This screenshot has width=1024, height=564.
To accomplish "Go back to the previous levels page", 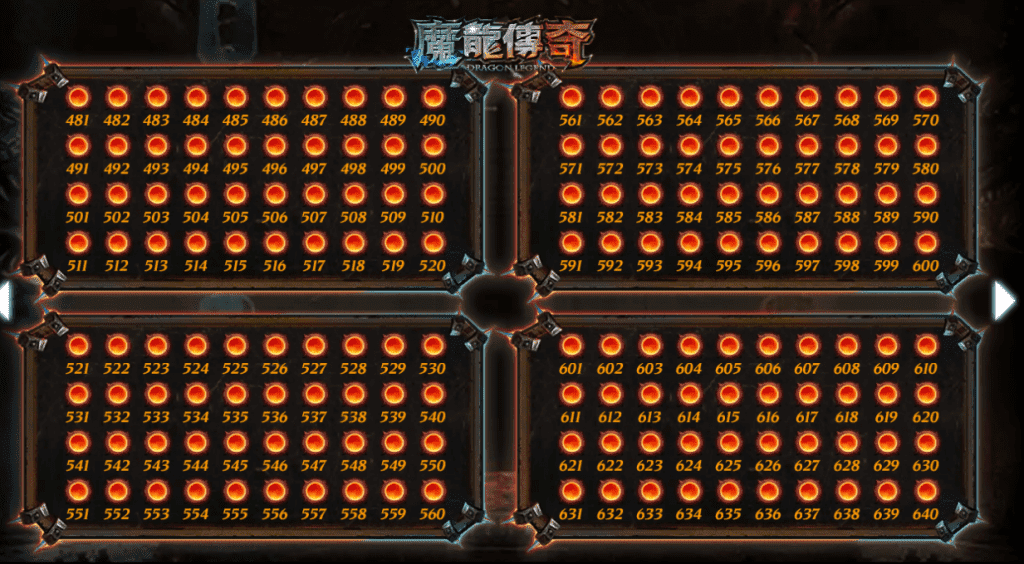I will (x=5, y=300).
